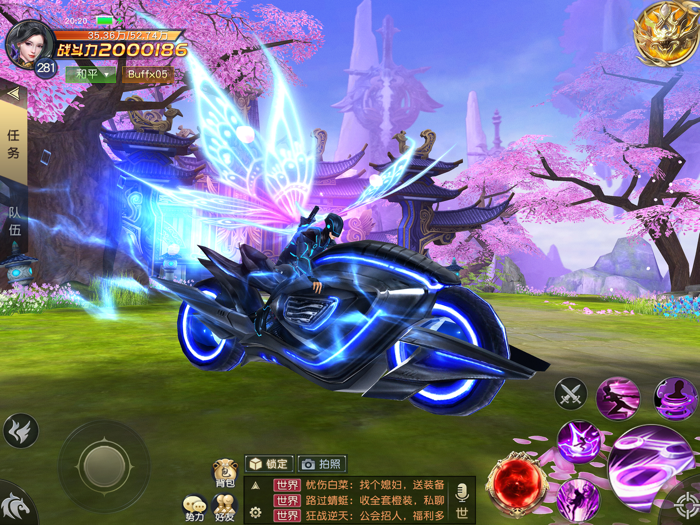Open the world chat message box

click(360, 500)
